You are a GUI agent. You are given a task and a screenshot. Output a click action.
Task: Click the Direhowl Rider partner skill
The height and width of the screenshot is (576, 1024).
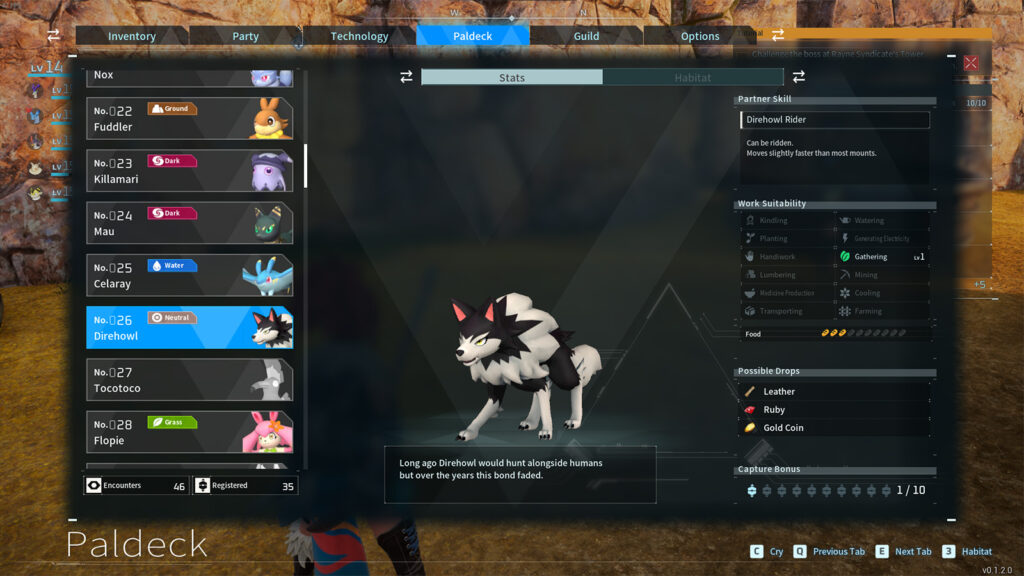pos(835,120)
